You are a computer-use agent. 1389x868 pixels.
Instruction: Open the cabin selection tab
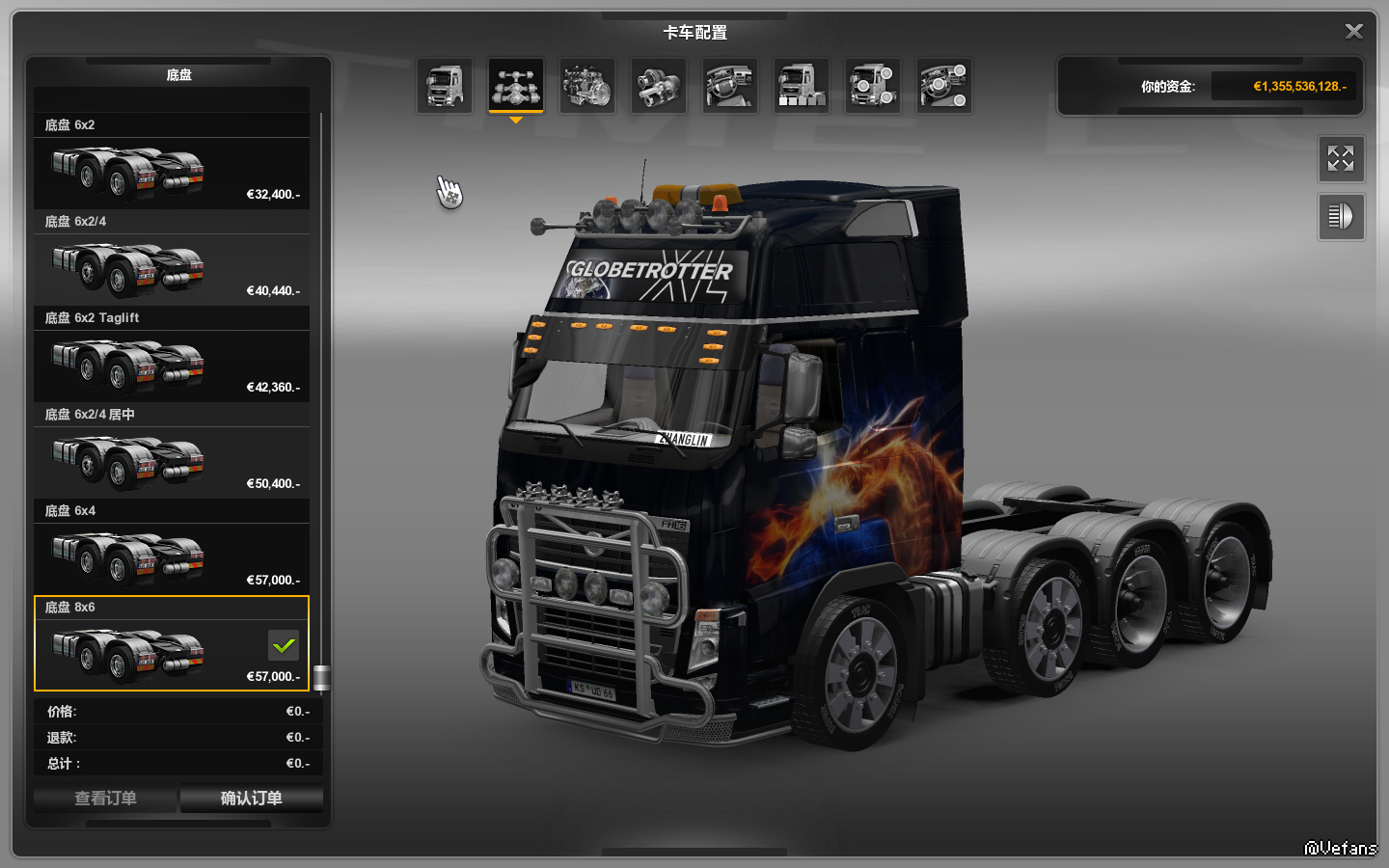tap(445, 86)
